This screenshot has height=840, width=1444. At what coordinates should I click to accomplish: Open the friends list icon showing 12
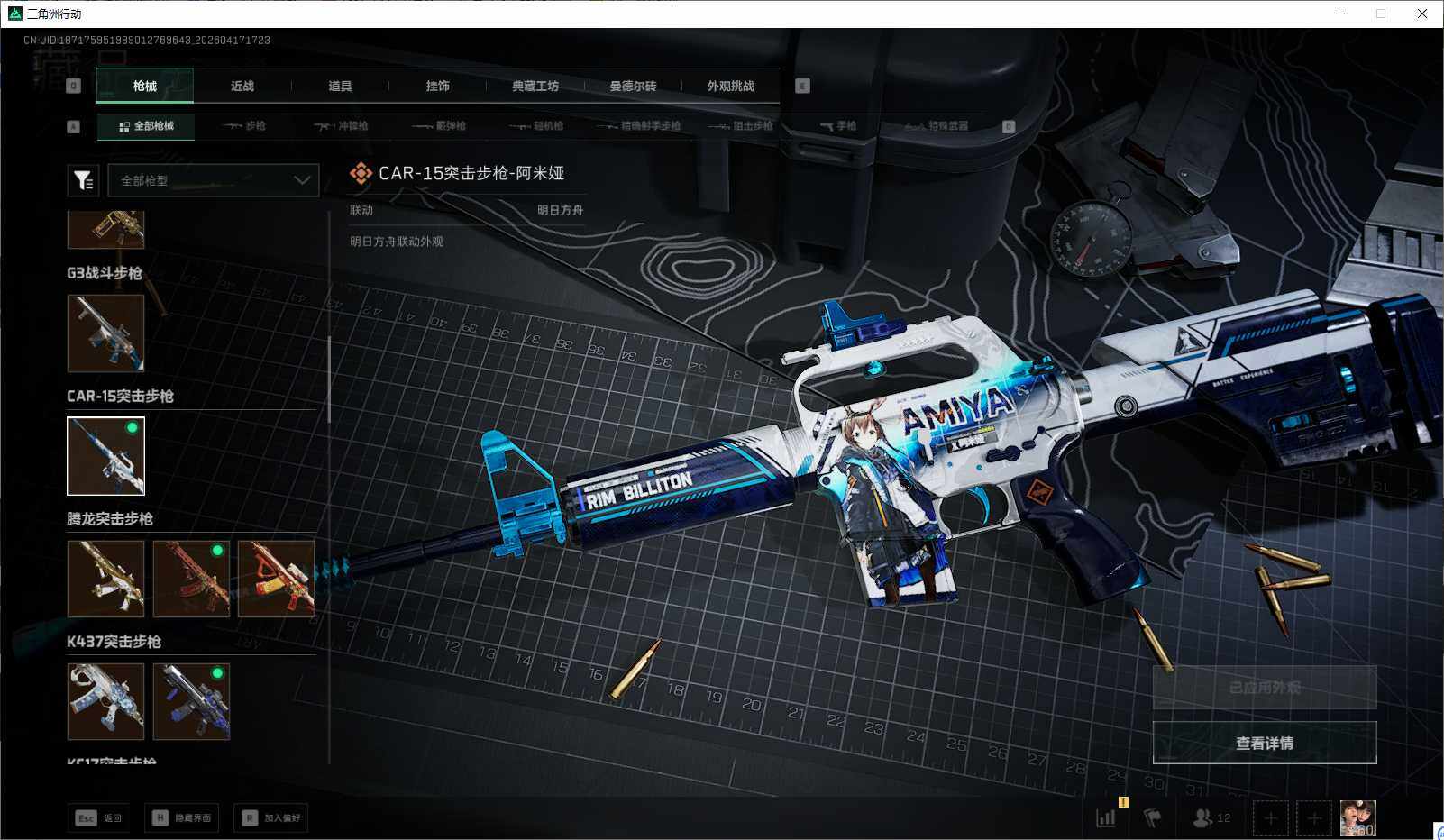pos(1211,818)
